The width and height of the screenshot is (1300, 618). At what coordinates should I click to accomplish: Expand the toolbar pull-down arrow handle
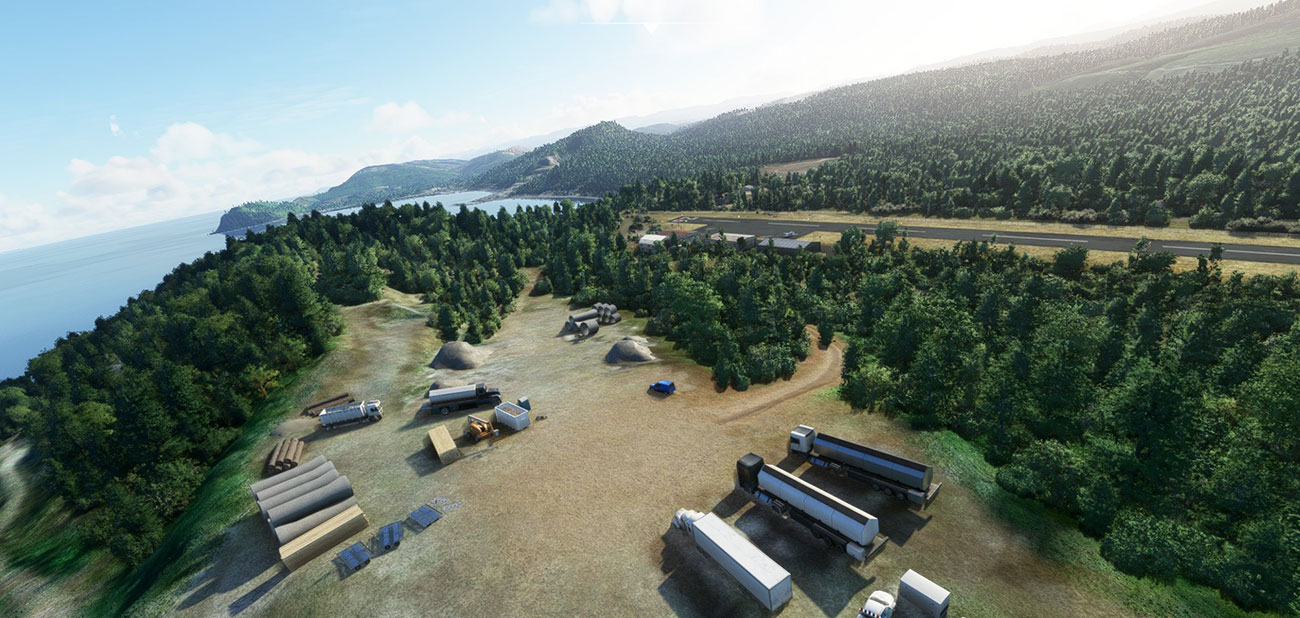[651, 27]
